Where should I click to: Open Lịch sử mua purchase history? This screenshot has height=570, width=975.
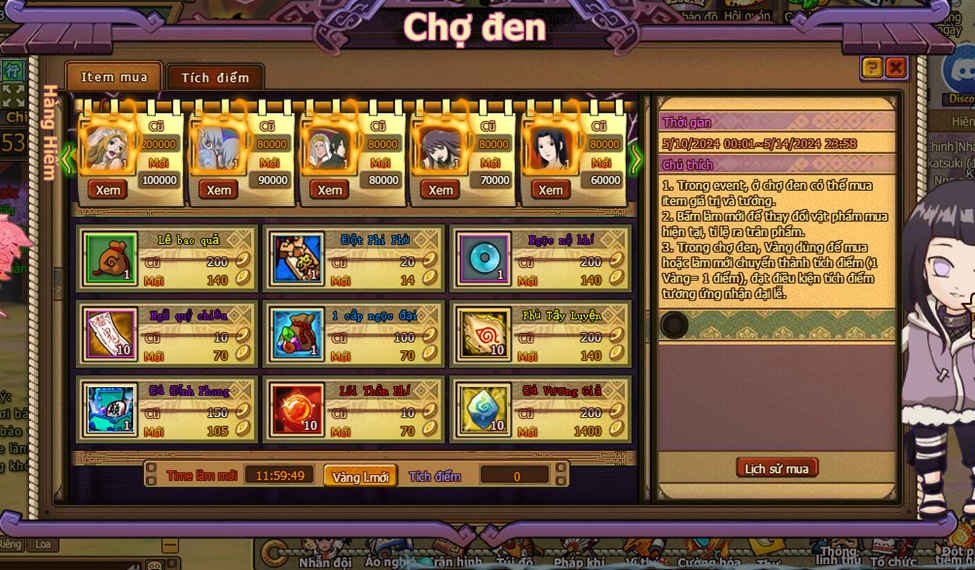[777, 468]
